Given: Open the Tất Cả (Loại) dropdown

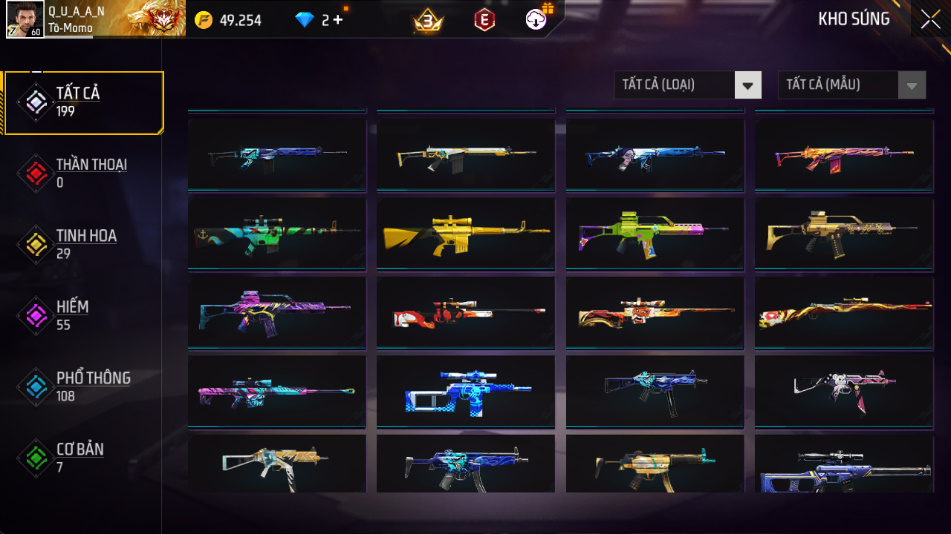Looking at the screenshot, I should pos(688,85).
